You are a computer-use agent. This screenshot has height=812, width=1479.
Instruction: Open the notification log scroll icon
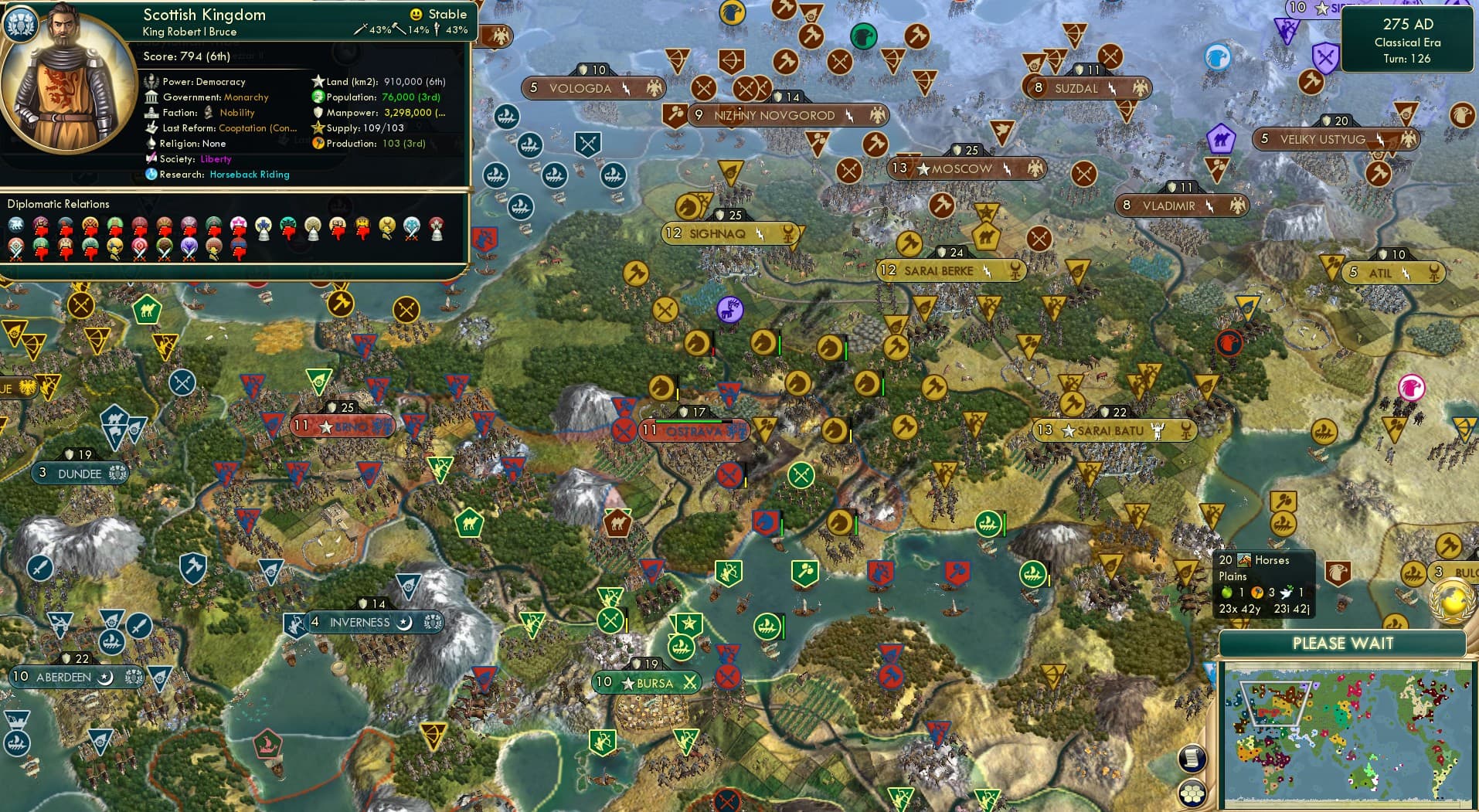pyautogui.click(x=1193, y=759)
